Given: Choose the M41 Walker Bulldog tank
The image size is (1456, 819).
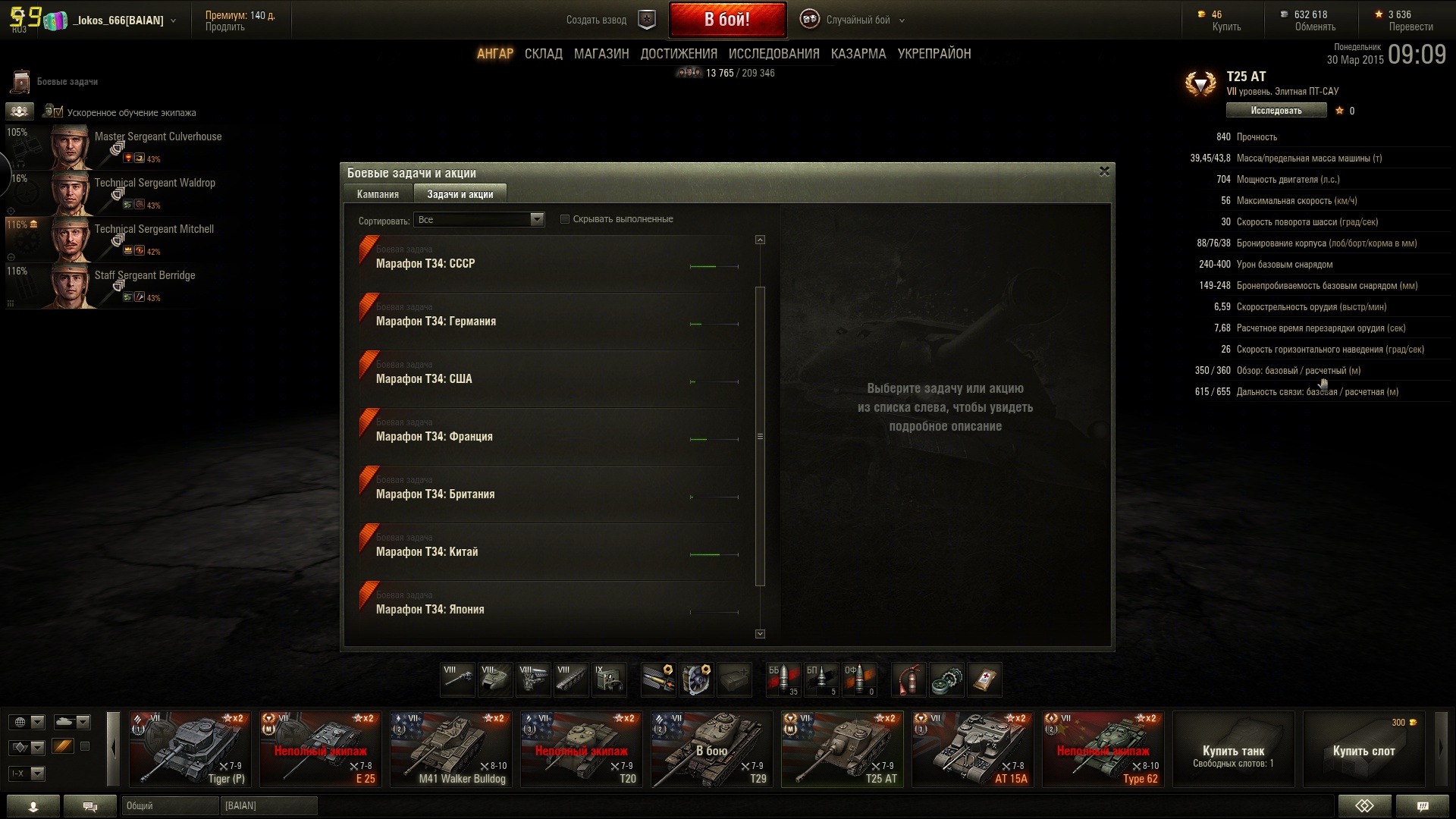Looking at the screenshot, I should click(450, 748).
